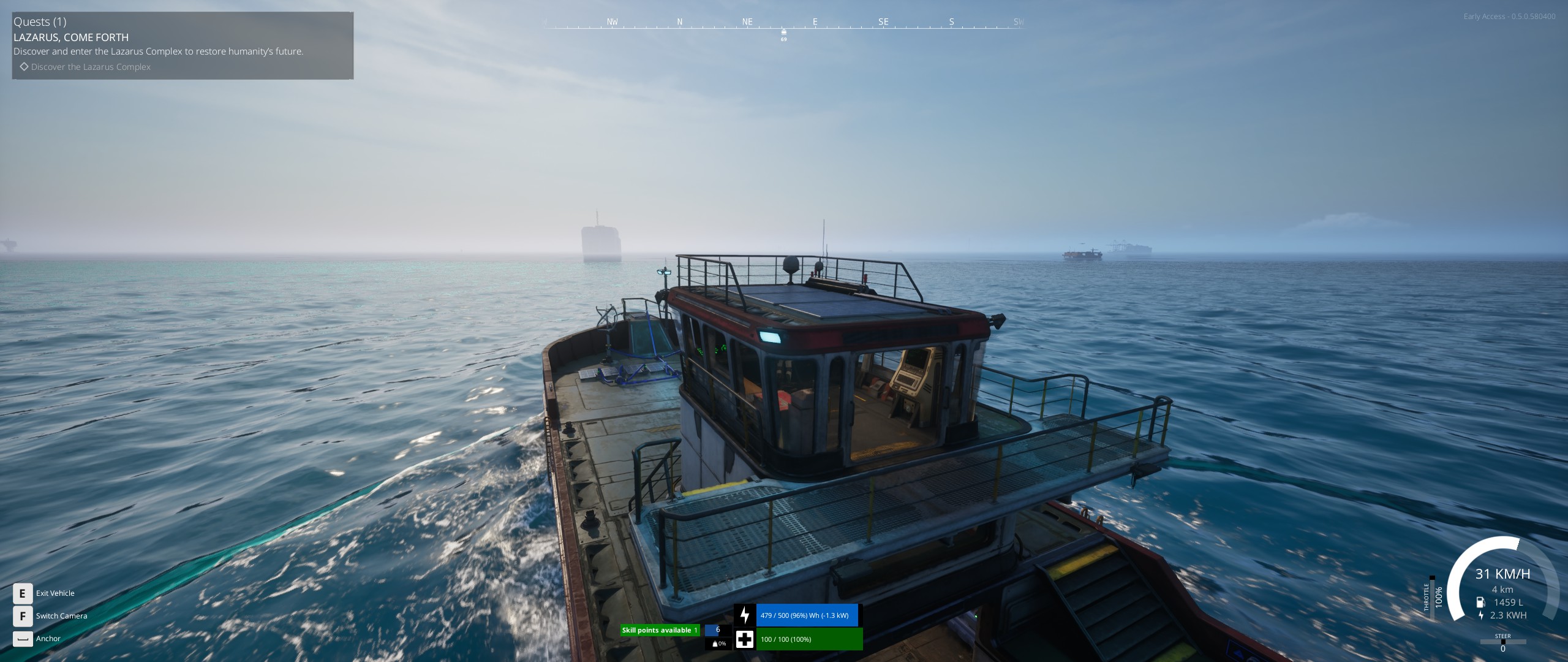Select the Lazarus, Come Forth quest
The width and height of the screenshot is (1568, 662).
[71, 37]
